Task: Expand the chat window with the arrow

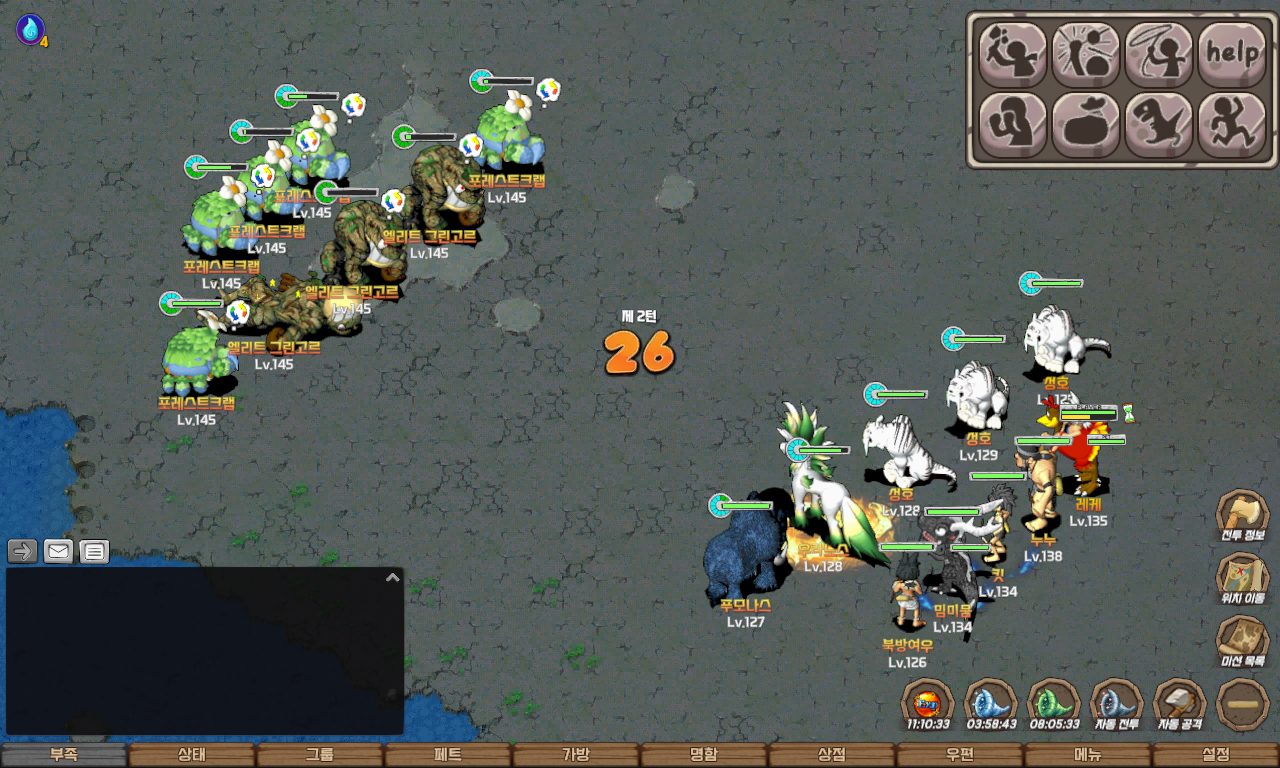Action: (393, 577)
